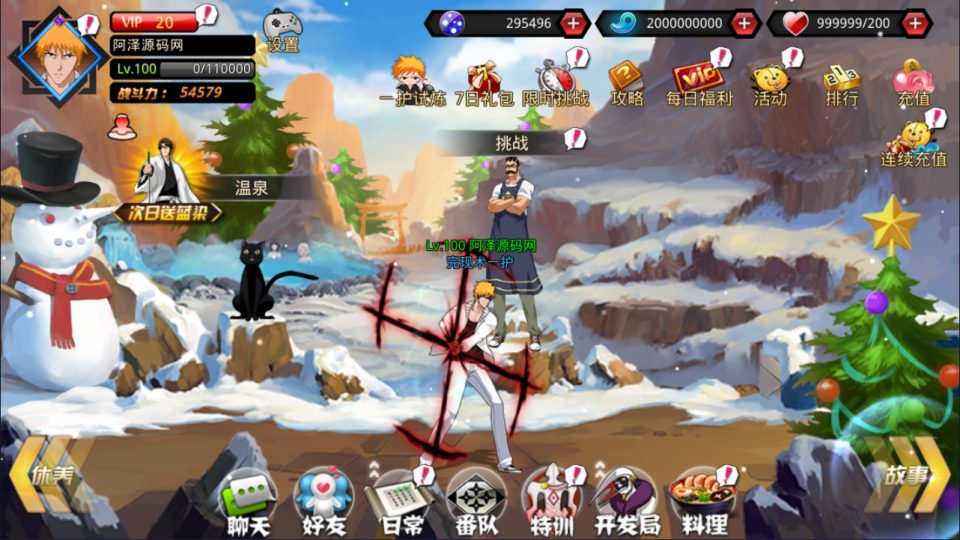
Task: Show the 攻略 strategy guide
Action: point(627,81)
